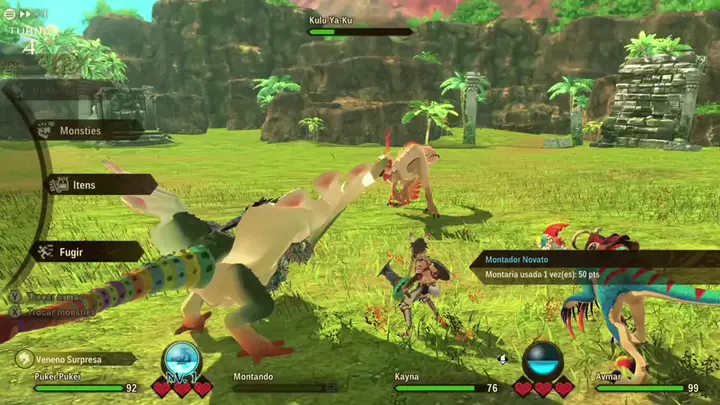Click the blue kinship gauge orb
This screenshot has height=405, width=720.
click(x=182, y=359)
